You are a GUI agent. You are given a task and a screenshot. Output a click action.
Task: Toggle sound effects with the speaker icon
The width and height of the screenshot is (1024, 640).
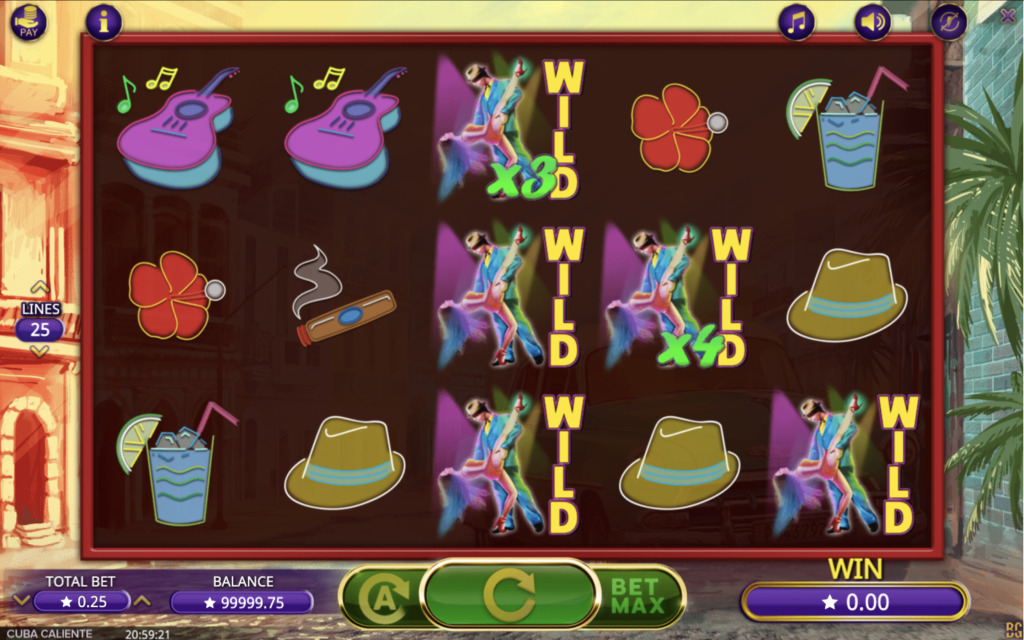[872, 21]
